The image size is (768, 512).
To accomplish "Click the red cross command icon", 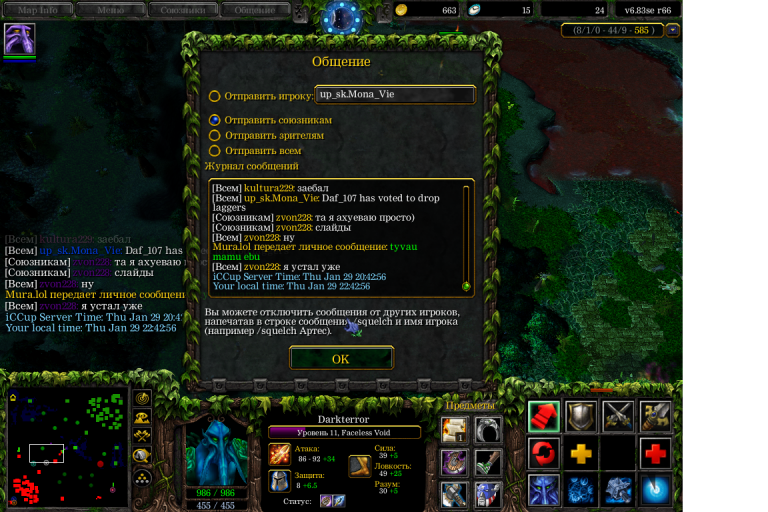I will (x=655, y=454).
